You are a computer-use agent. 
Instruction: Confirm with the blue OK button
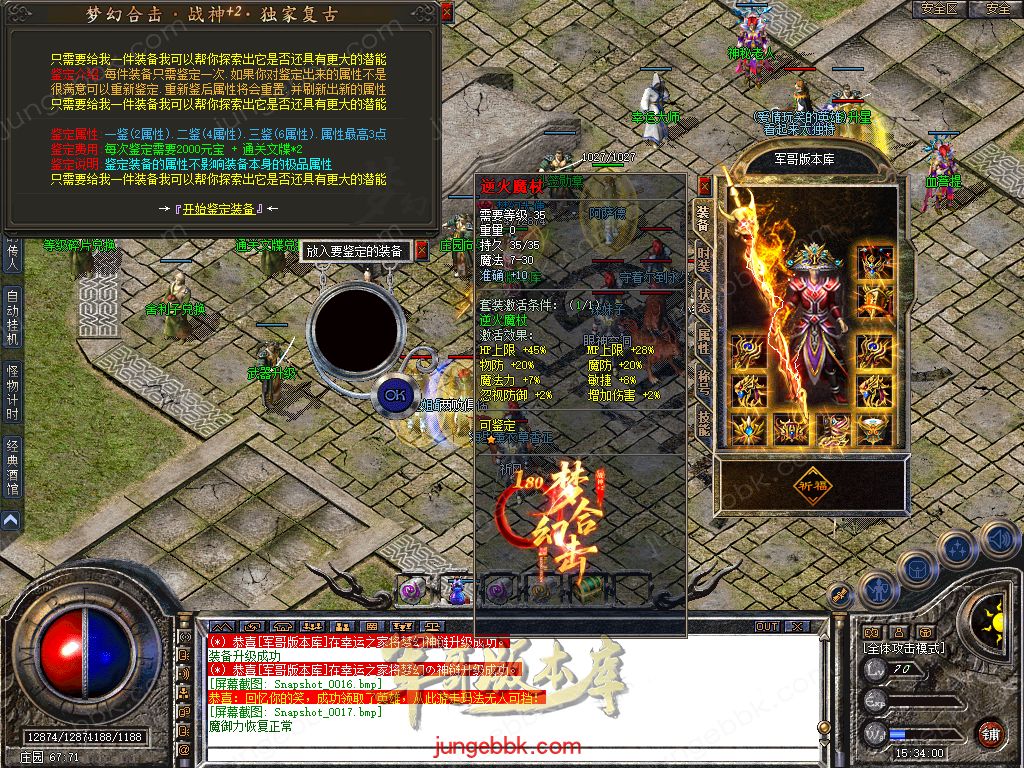click(x=395, y=395)
